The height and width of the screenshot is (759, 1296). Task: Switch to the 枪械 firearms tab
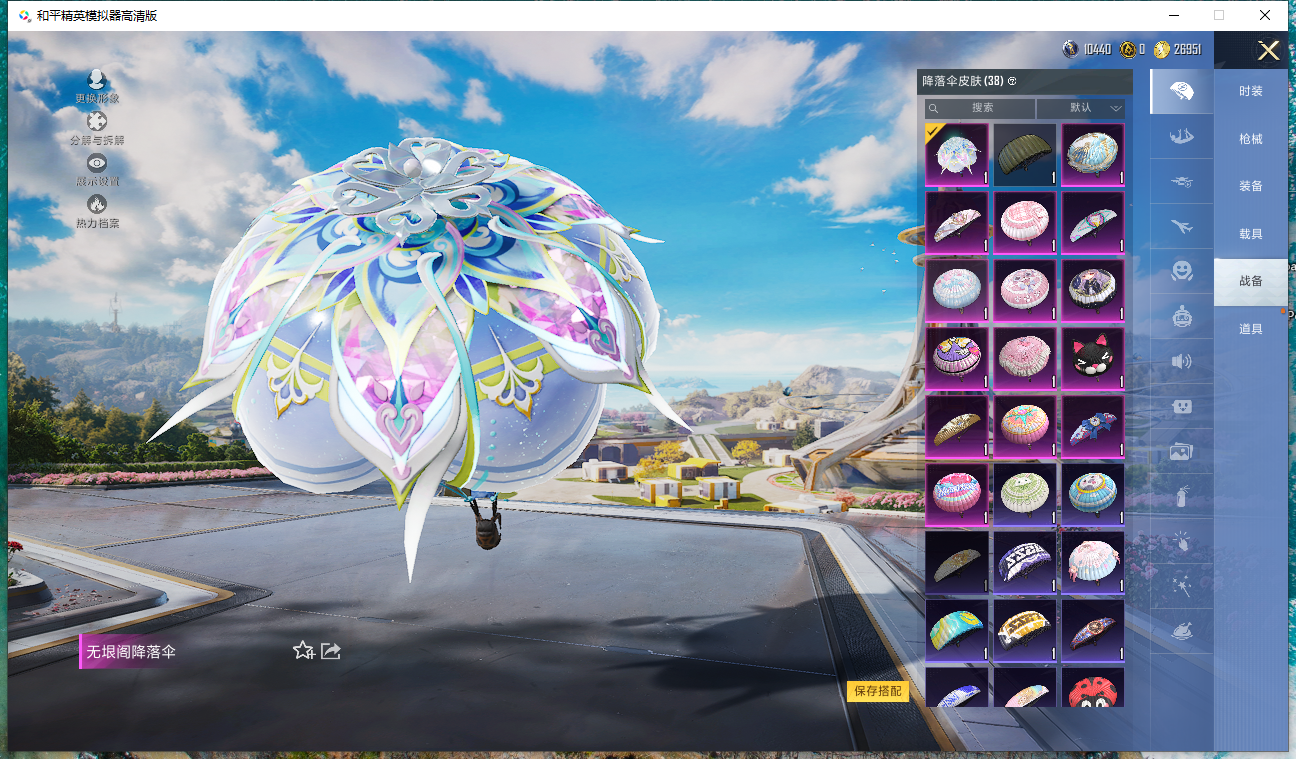point(1250,139)
